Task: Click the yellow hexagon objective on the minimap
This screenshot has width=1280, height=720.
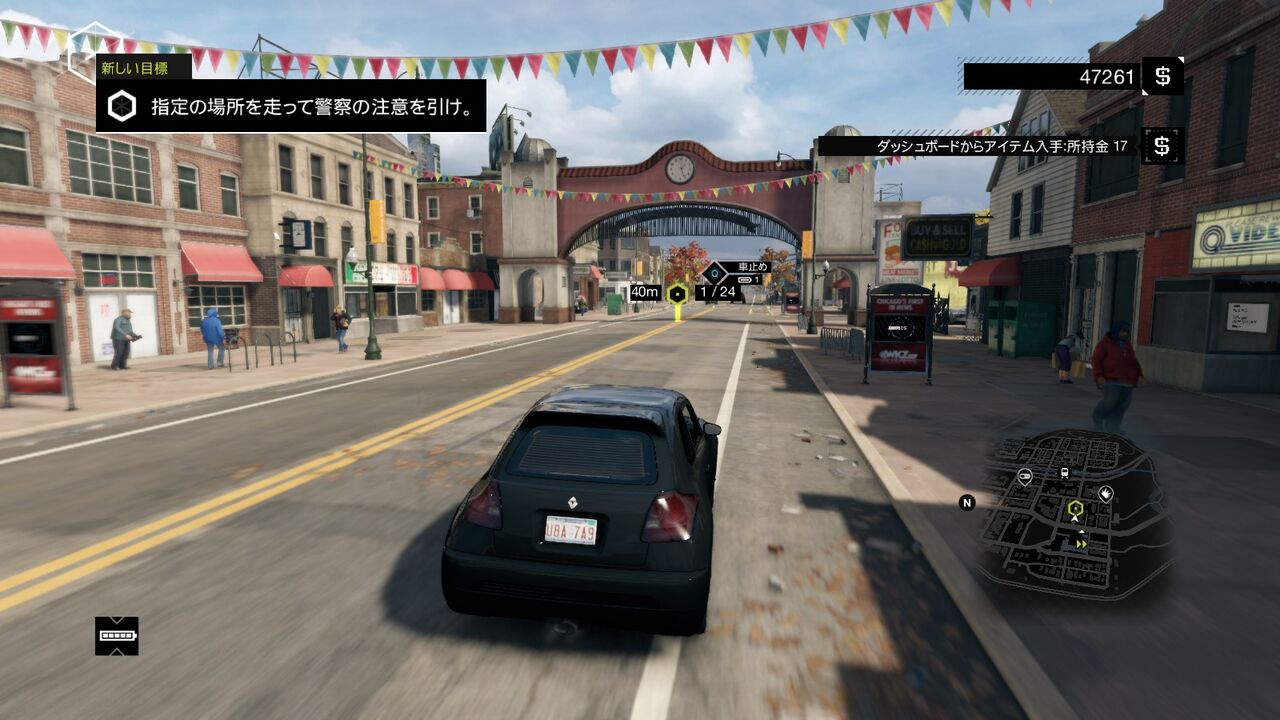Action: (1075, 507)
